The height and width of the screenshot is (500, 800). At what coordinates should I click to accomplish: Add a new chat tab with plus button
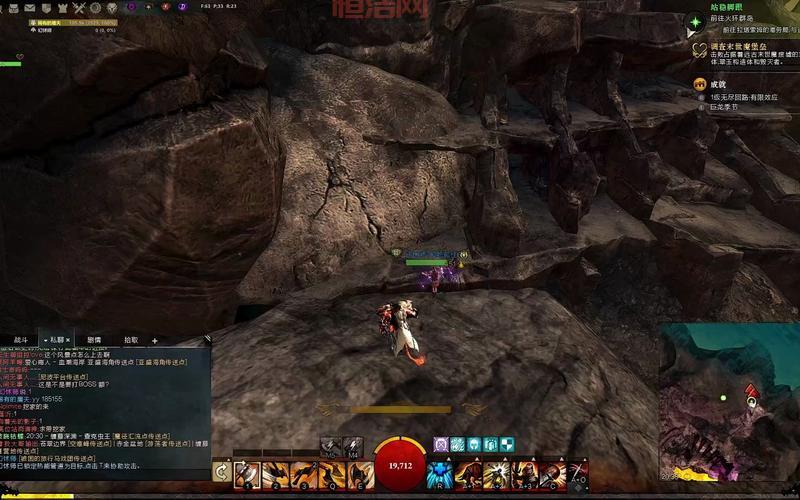(x=155, y=340)
